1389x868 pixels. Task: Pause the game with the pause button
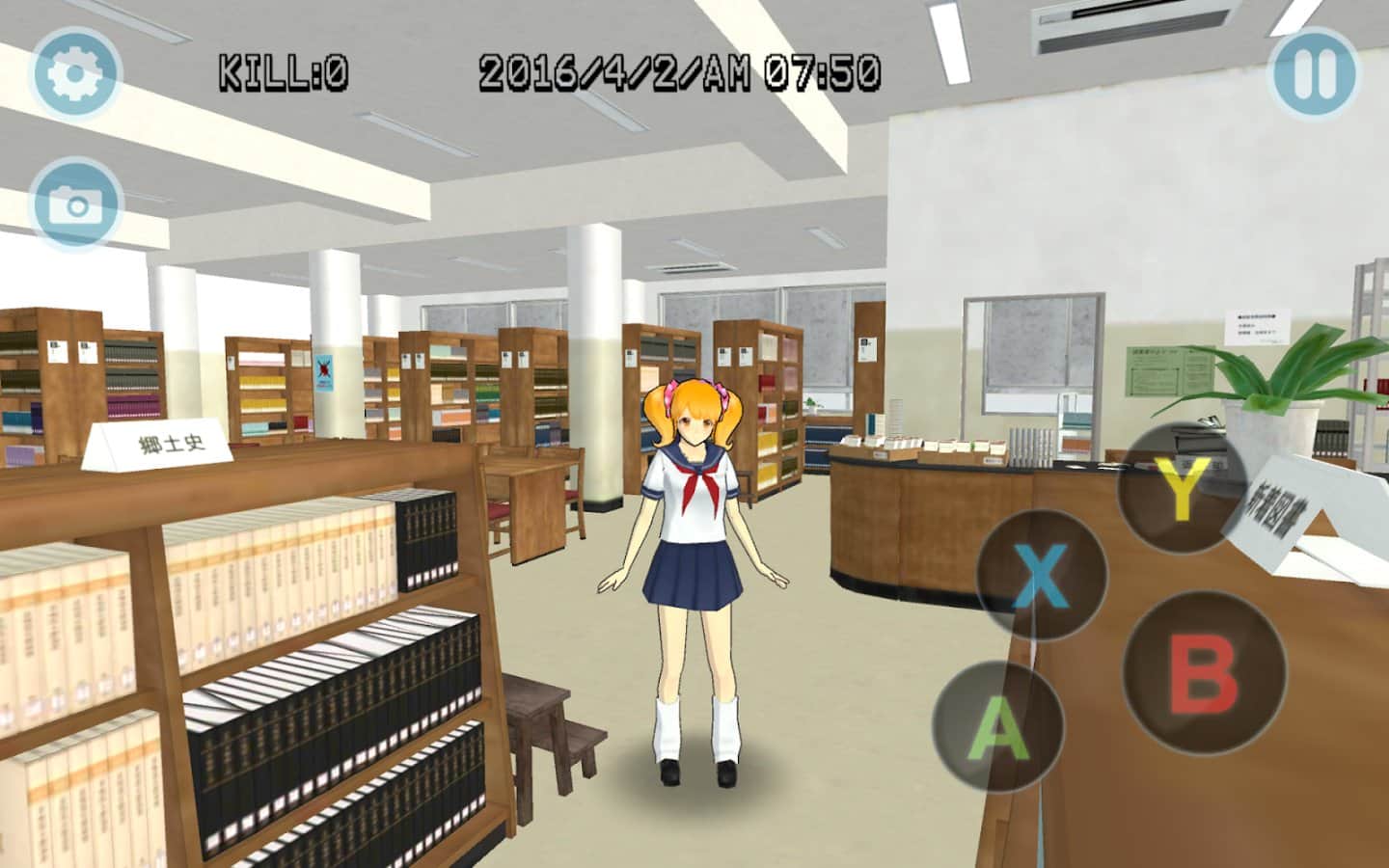[1314, 72]
